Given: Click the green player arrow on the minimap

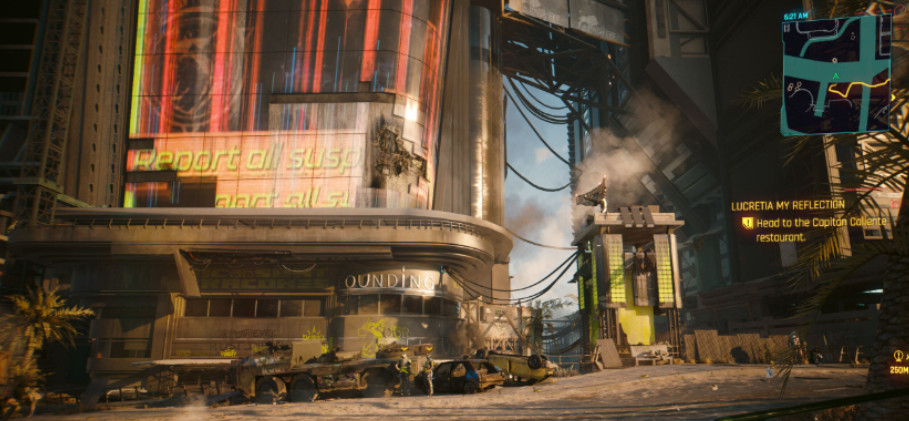Looking at the screenshot, I should pos(834,76).
